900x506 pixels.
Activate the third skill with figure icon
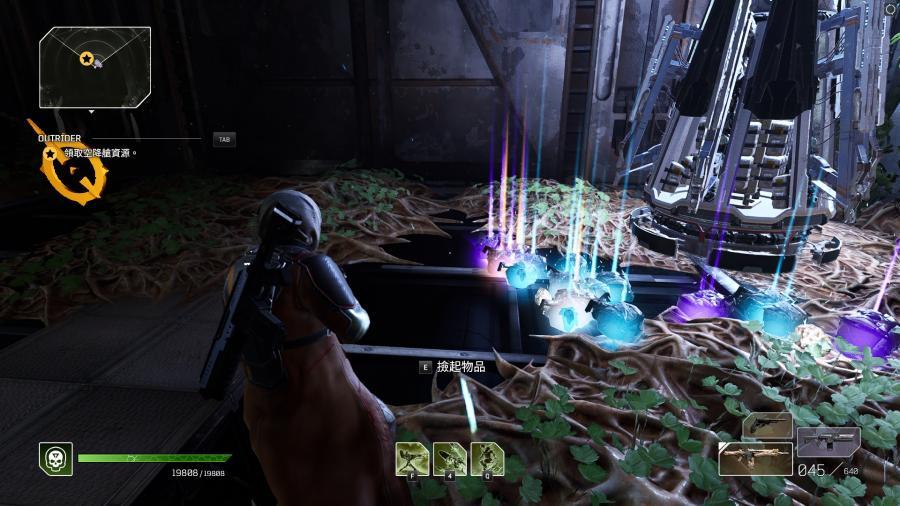click(486, 458)
